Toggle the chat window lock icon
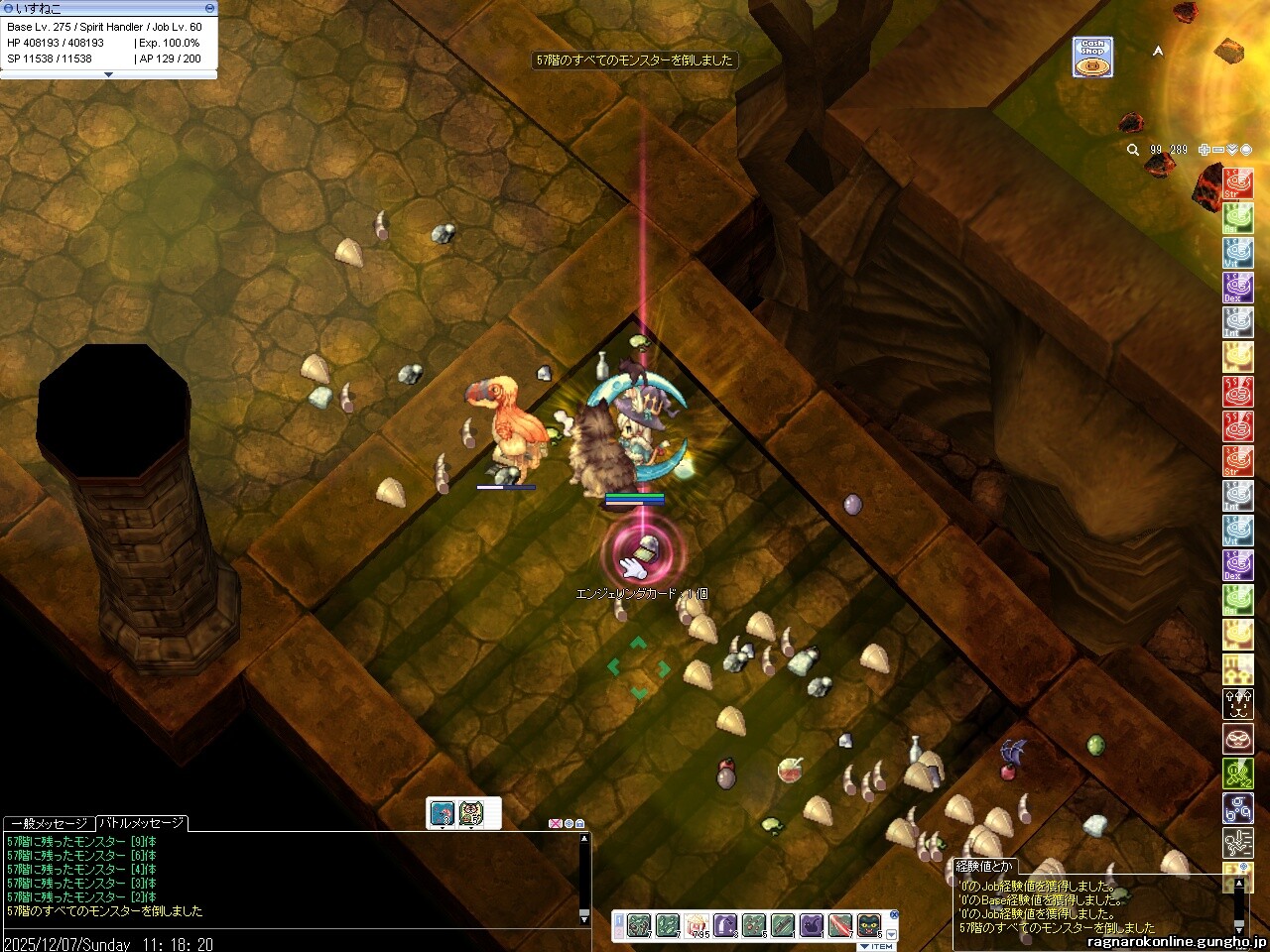The image size is (1270, 952). [x=579, y=823]
